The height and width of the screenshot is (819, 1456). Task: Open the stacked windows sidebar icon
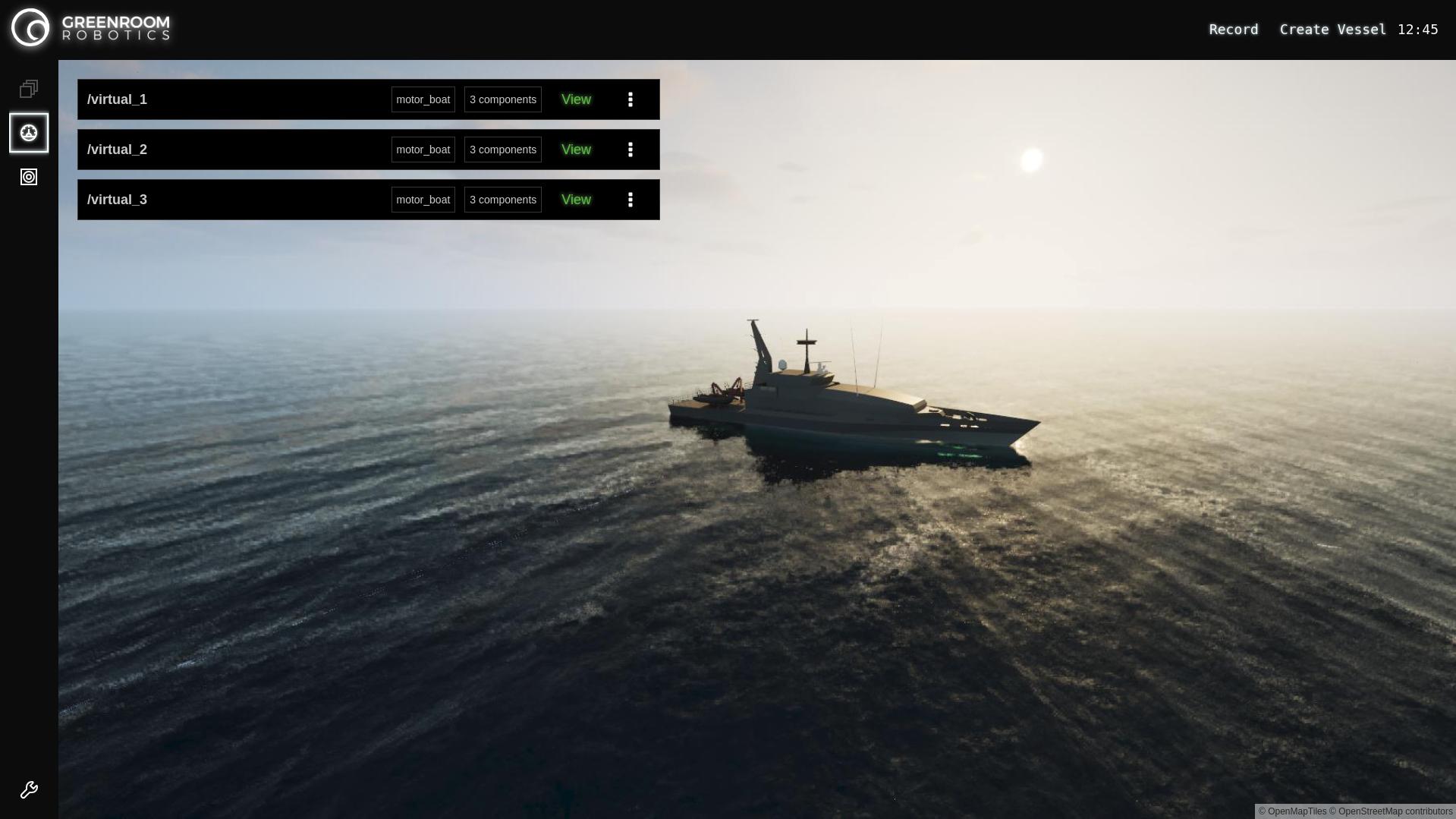(x=29, y=89)
